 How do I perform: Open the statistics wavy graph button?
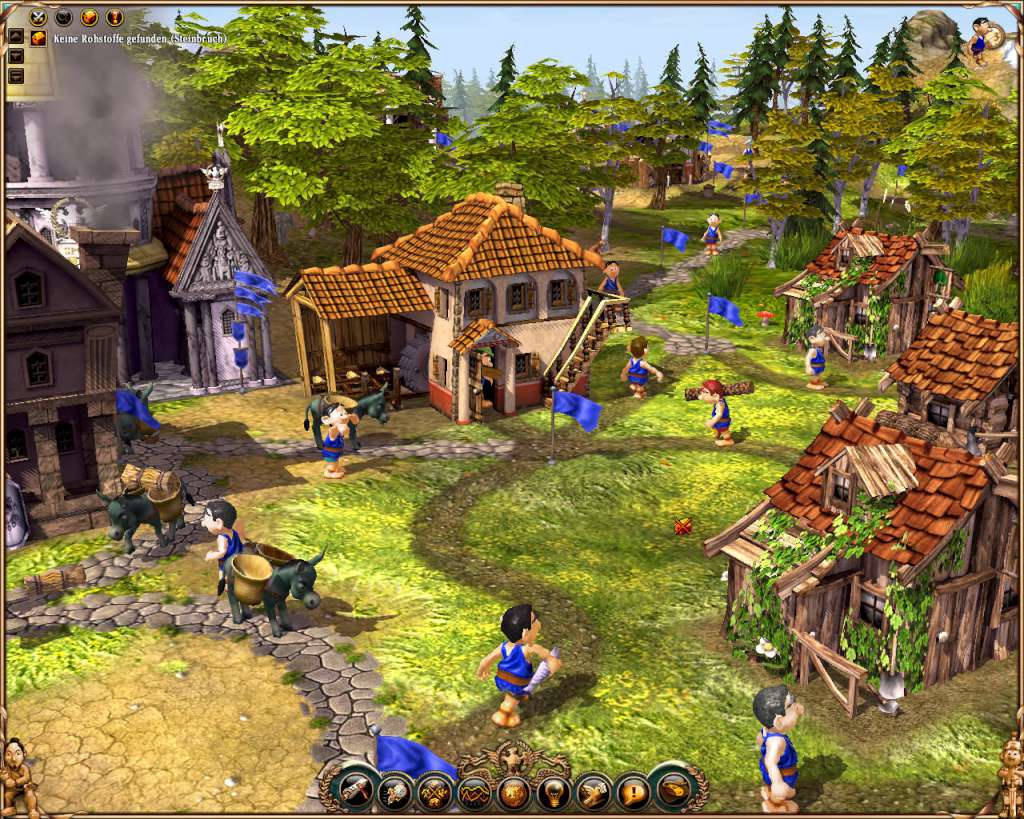(474, 793)
